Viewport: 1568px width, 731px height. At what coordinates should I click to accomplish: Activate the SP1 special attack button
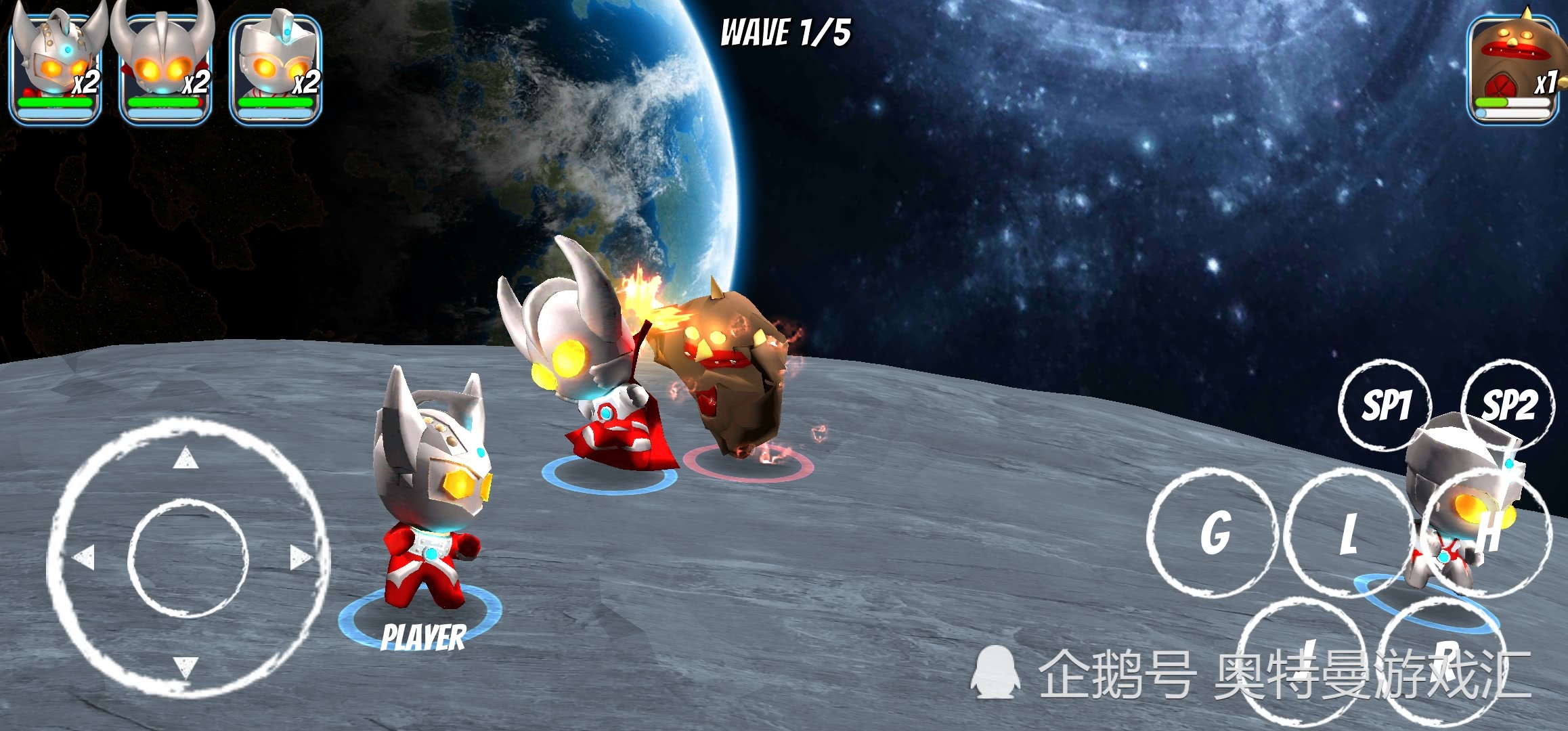click(1385, 405)
